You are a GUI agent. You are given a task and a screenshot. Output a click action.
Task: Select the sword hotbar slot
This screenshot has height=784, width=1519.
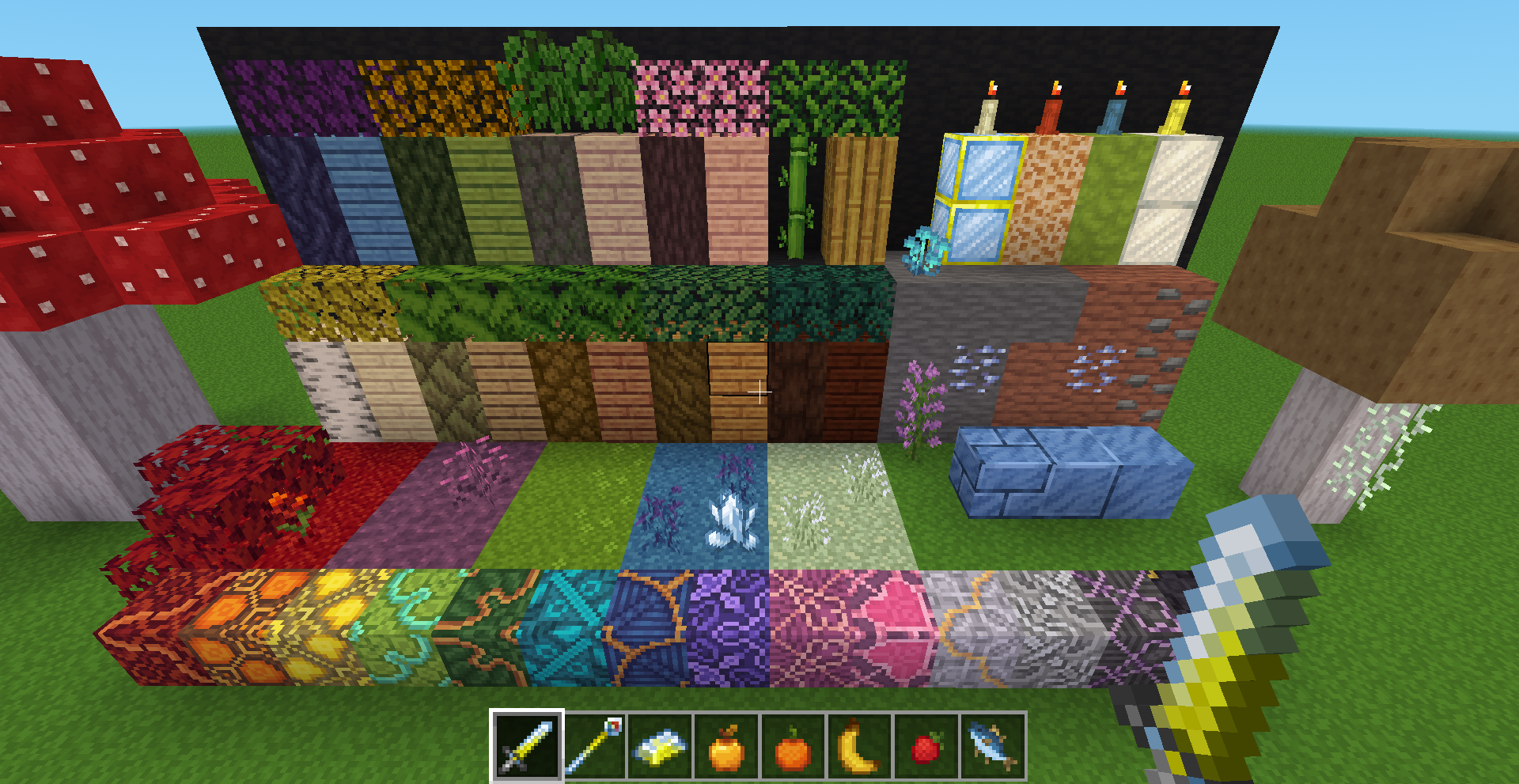tap(527, 745)
